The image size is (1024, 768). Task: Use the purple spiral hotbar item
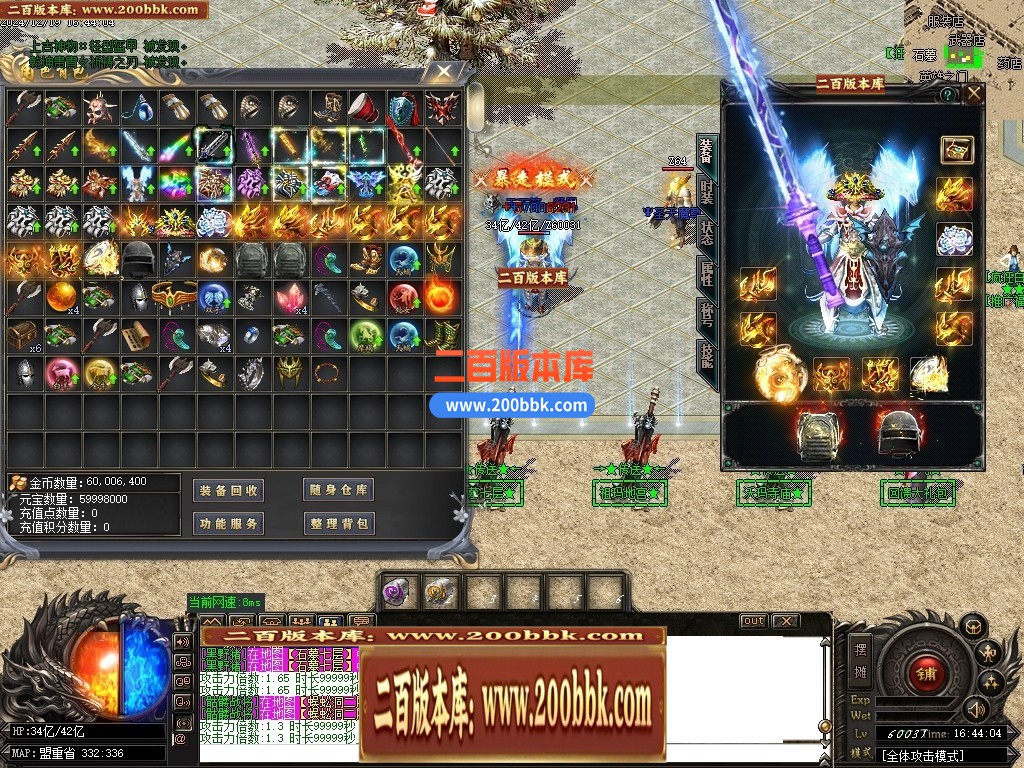pyautogui.click(x=398, y=592)
